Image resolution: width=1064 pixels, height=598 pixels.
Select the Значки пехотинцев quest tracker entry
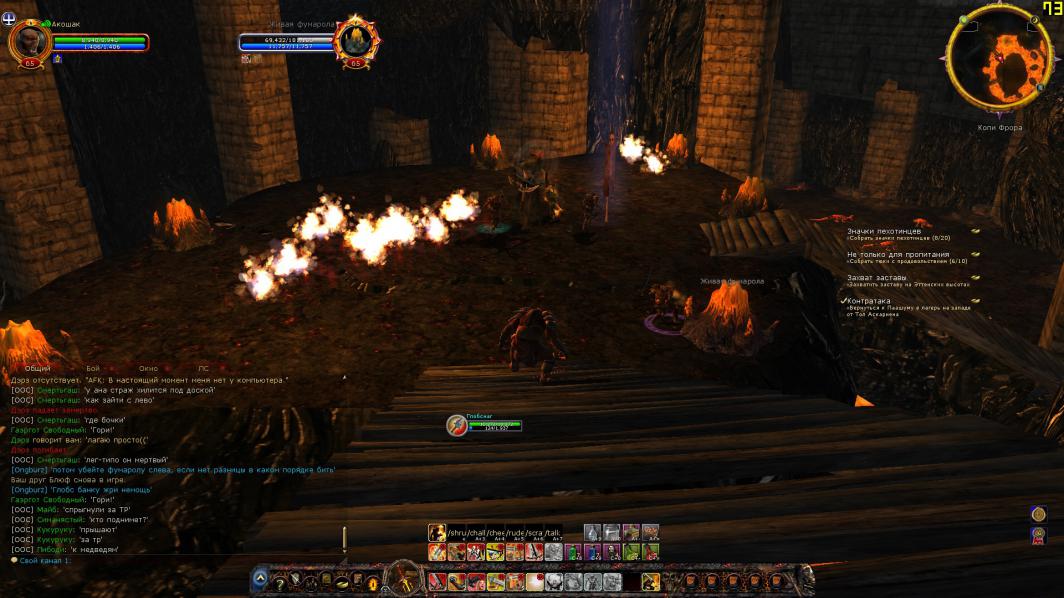click(878, 231)
